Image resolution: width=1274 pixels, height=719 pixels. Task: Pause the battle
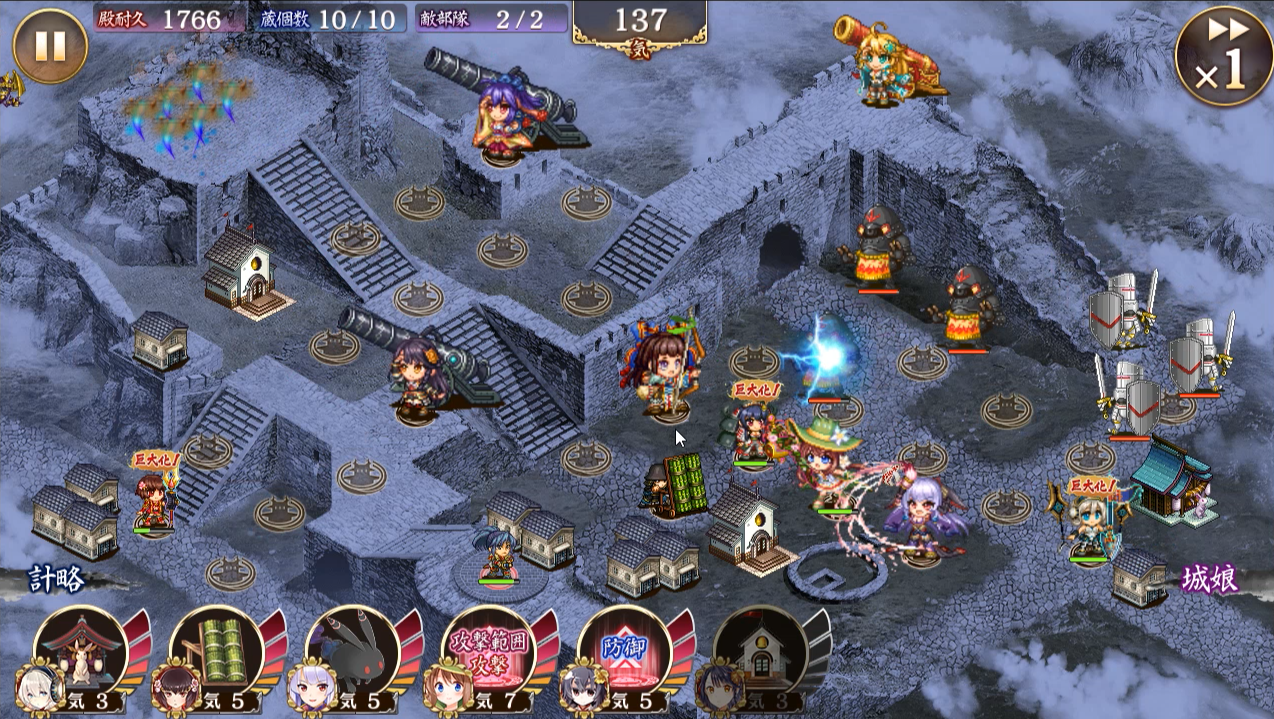pos(49,46)
